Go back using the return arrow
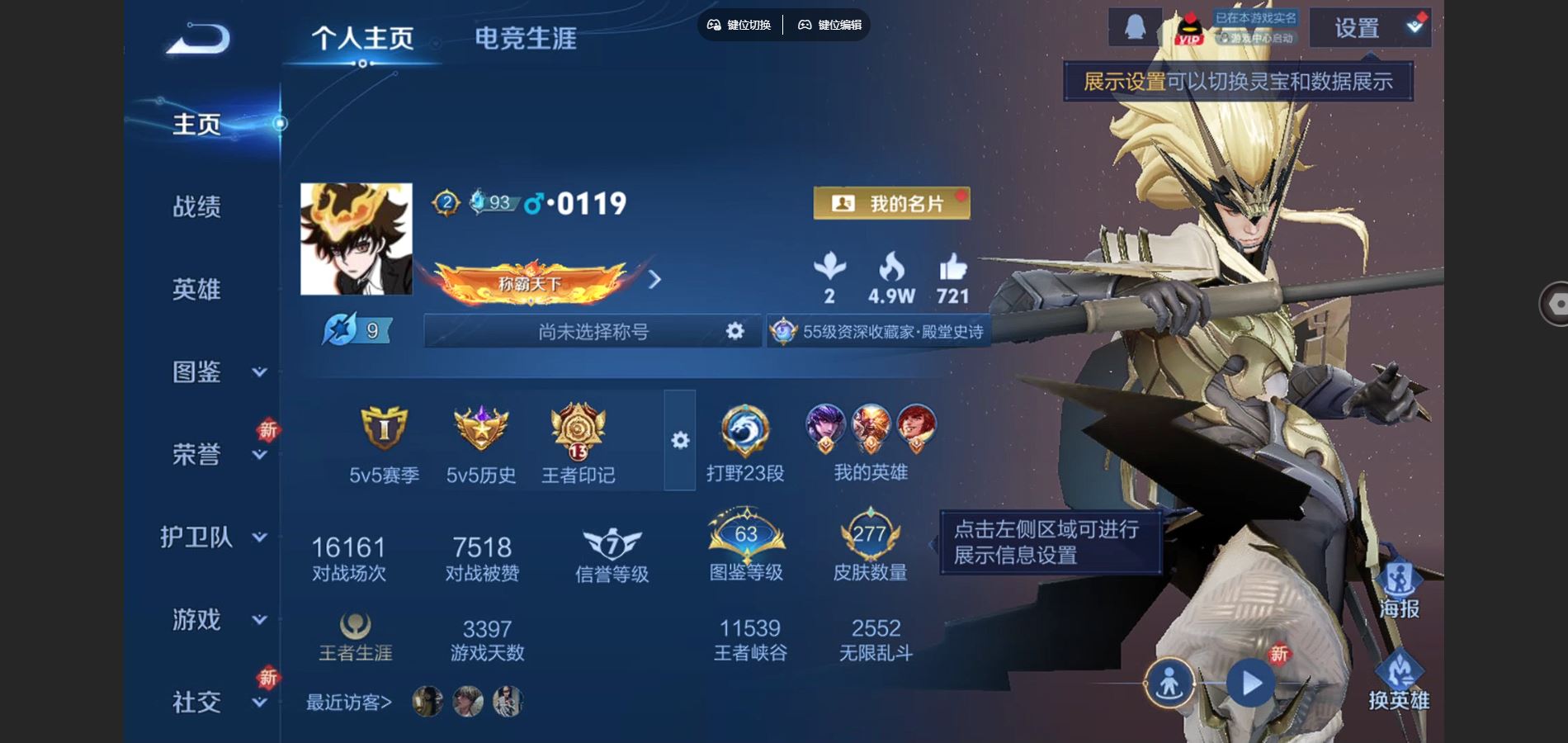The height and width of the screenshot is (743, 1568). pyautogui.click(x=198, y=39)
